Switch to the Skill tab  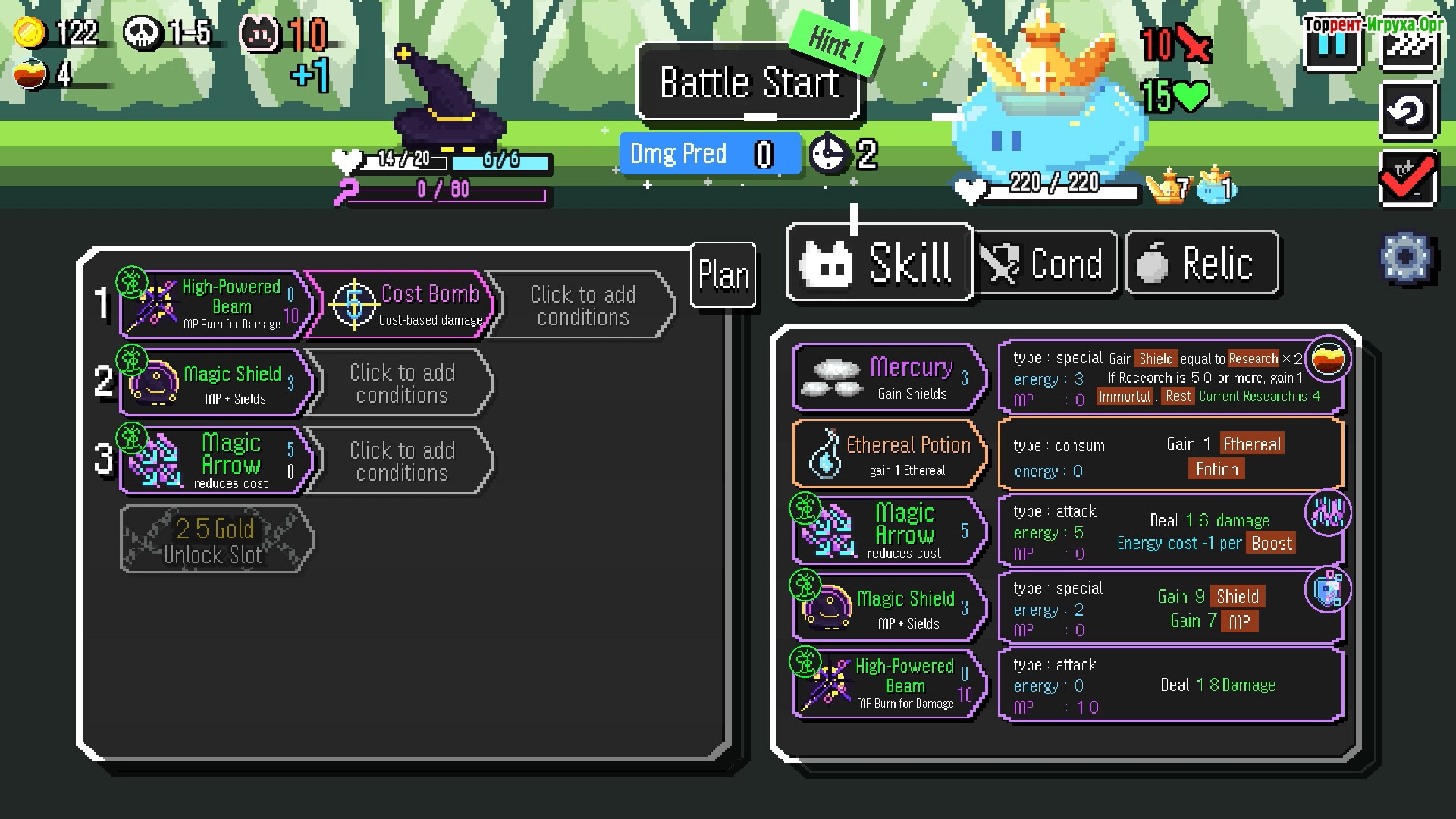coord(880,262)
